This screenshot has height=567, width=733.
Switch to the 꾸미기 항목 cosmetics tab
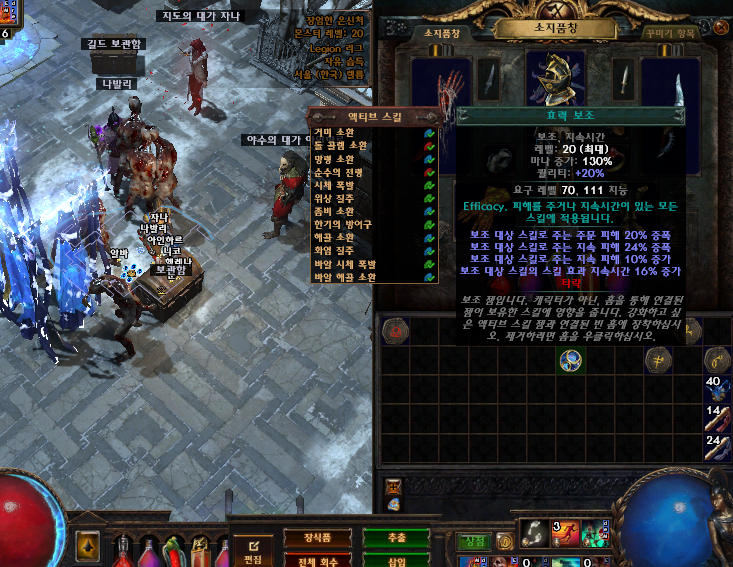(670, 33)
